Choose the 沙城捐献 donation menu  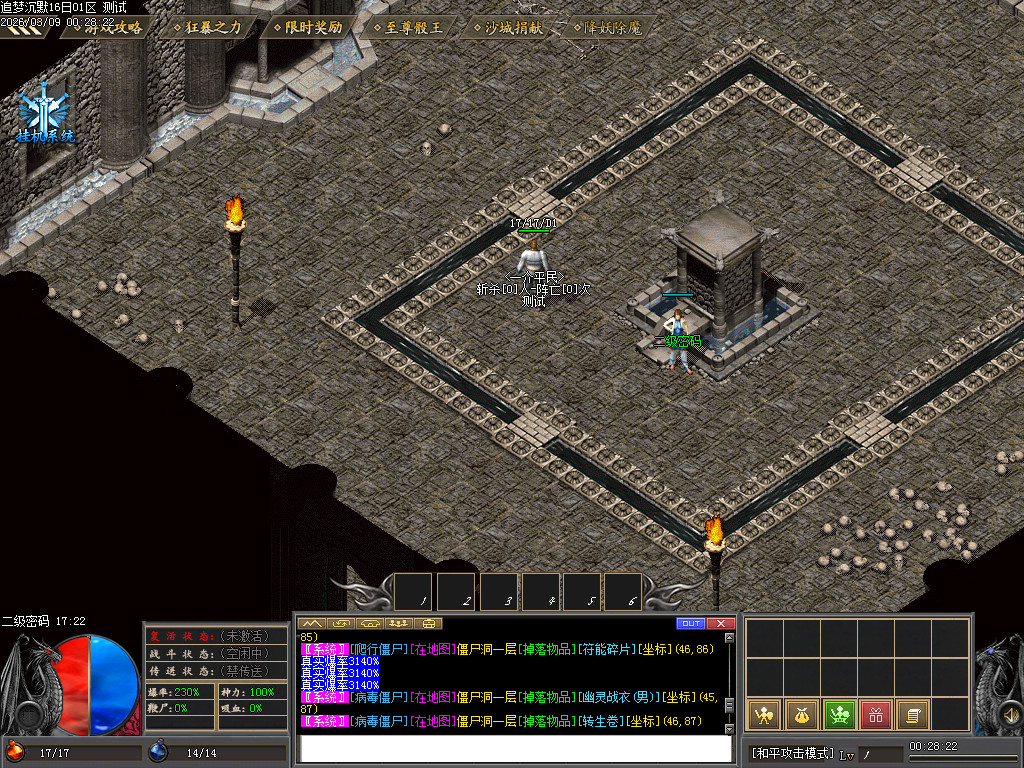(x=507, y=27)
